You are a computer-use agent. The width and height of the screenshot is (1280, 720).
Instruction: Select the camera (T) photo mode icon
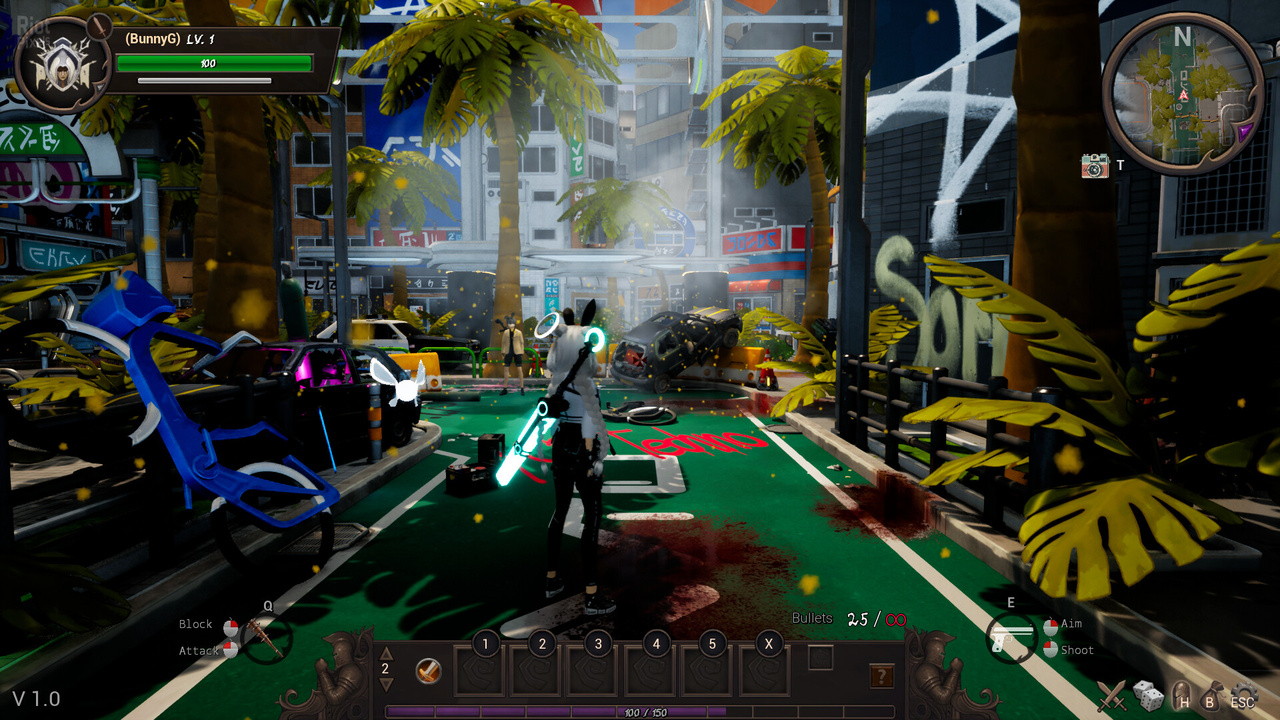(1094, 165)
